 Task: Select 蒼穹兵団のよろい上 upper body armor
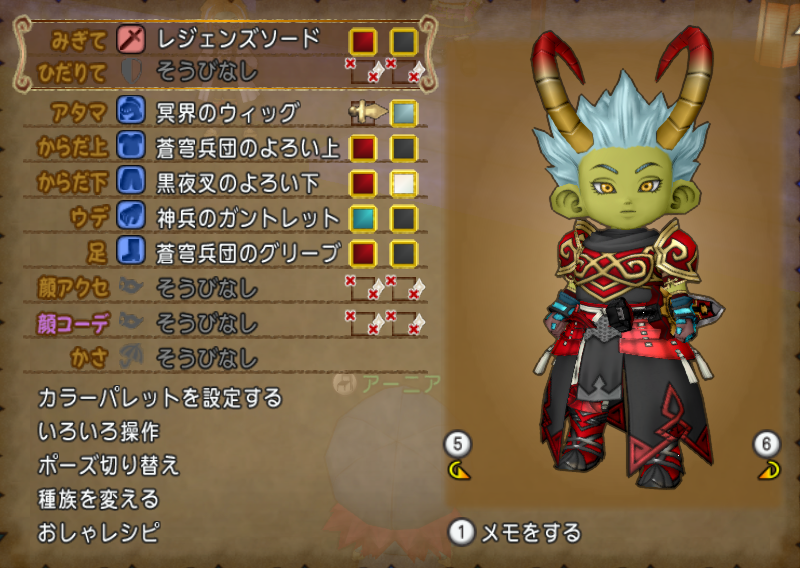pyautogui.click(x=249, y=148)
